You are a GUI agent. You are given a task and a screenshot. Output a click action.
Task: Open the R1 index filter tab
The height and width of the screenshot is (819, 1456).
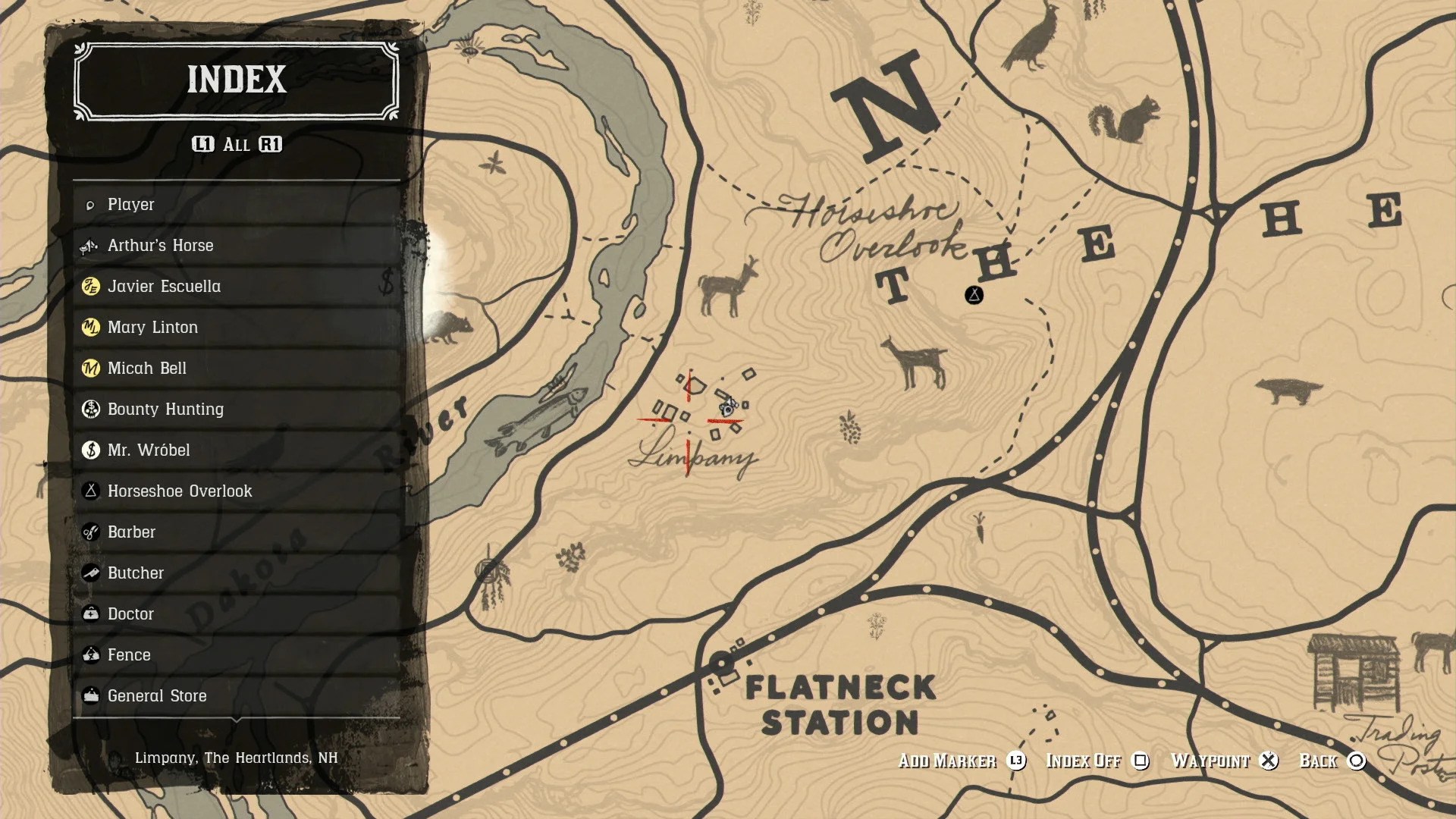coord(270,145)
